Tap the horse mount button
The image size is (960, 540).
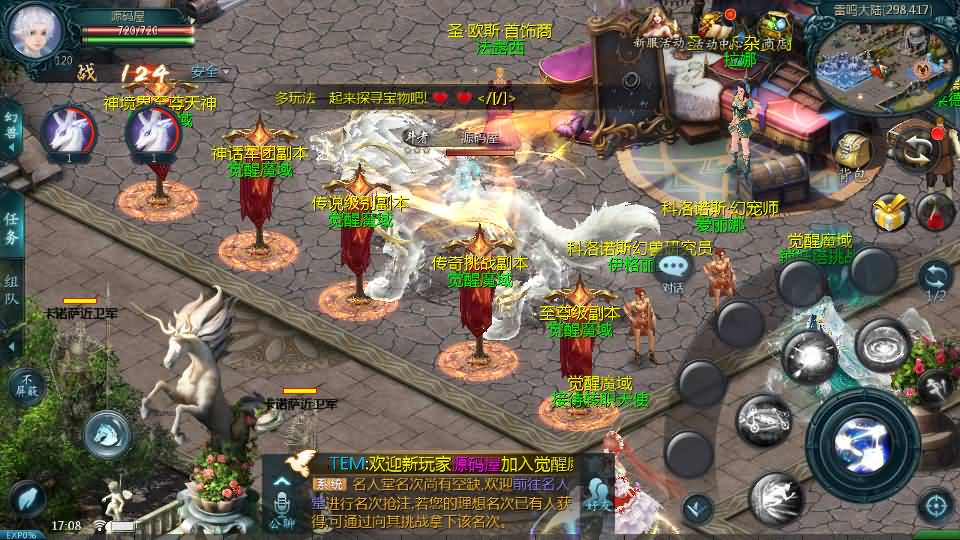[107, 433]
